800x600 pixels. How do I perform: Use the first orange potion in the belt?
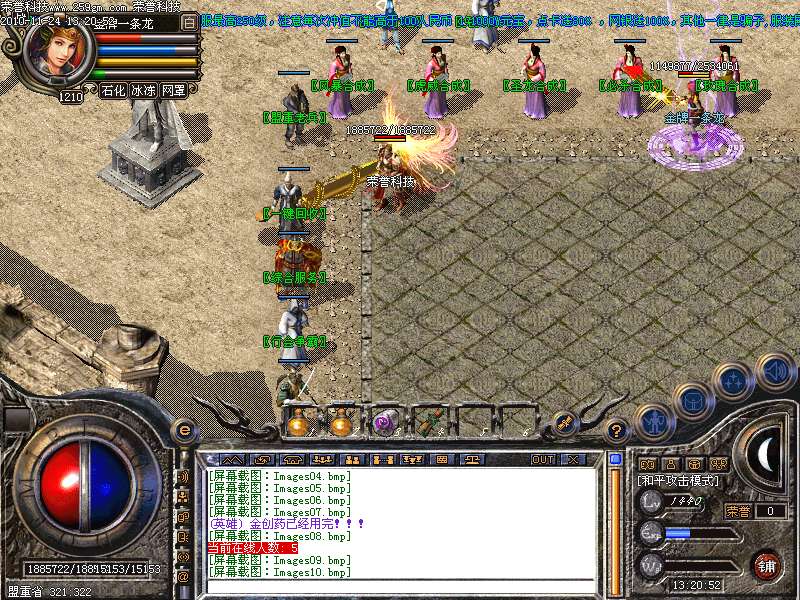click(x=297, y=424)
